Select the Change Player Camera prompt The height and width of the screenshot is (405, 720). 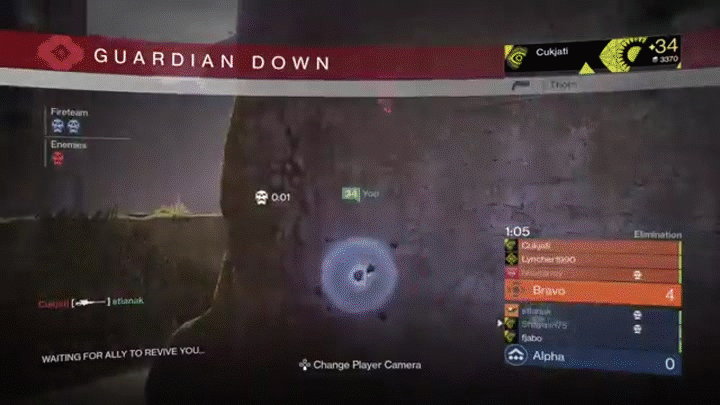(360, 365)
